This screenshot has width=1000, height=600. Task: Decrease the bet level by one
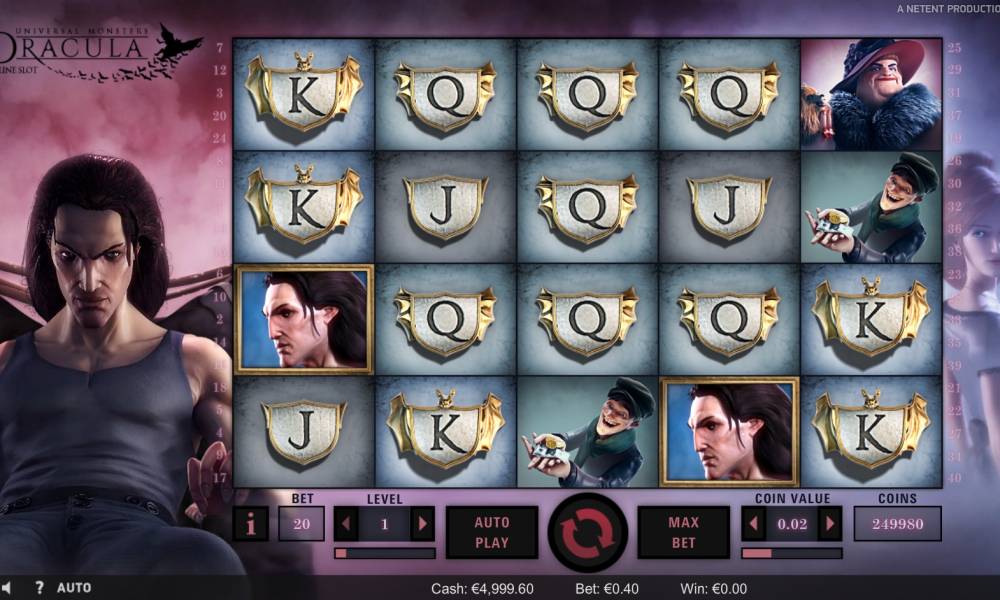point(346,523)
